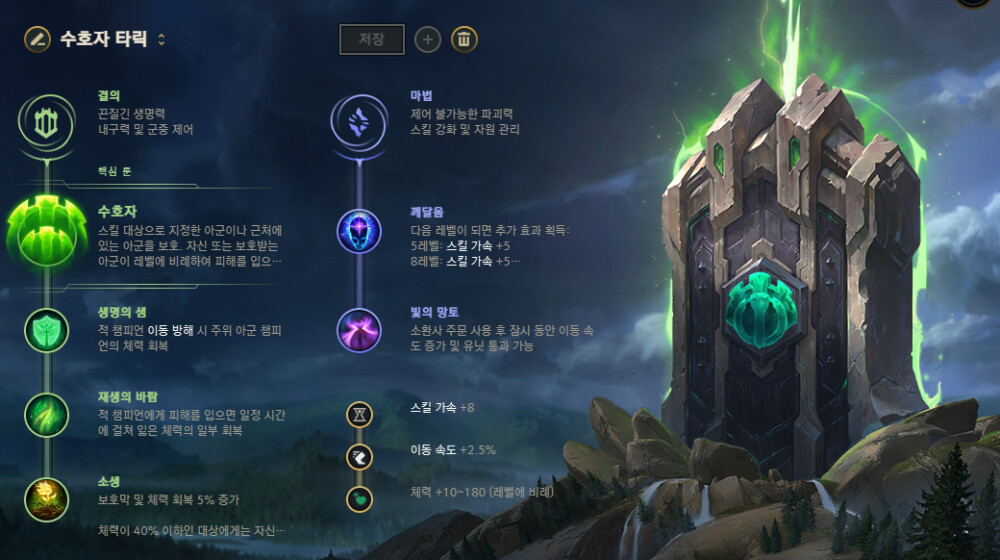Delete the rune page with trash icon
Screen dimensions: 1000x560
pos(464,39)
